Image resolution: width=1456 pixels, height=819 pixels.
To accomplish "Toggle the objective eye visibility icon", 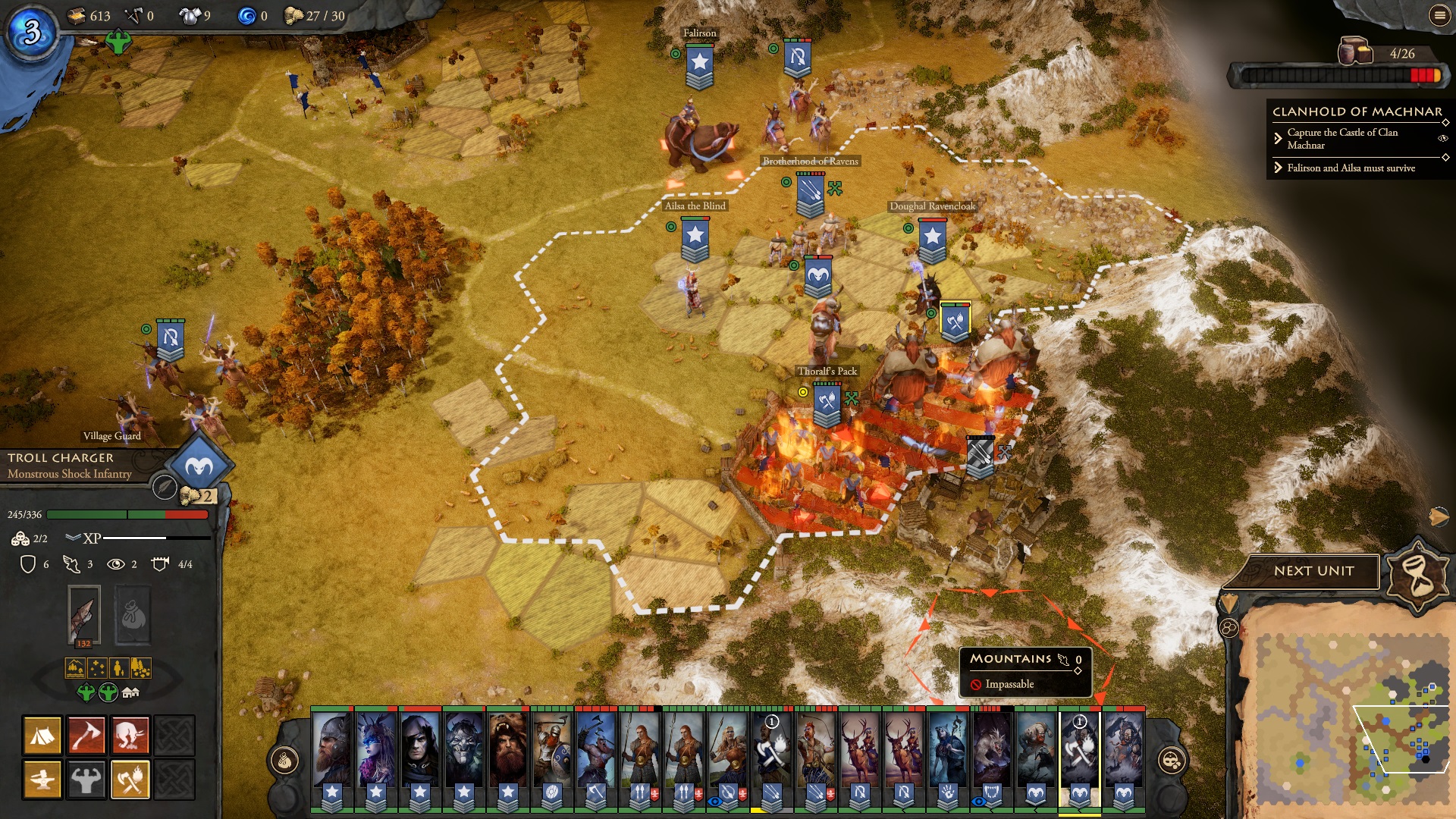I will click(x=1442, y=138).
